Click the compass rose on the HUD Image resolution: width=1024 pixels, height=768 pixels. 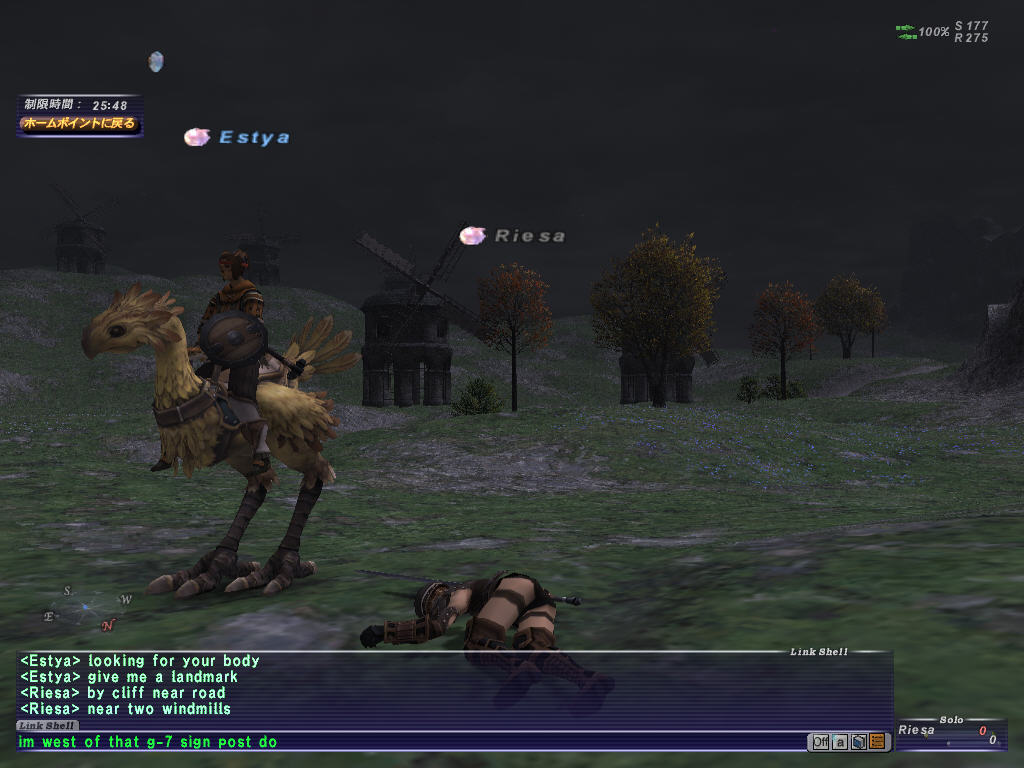pyautogui.click(x=87, y=607)
